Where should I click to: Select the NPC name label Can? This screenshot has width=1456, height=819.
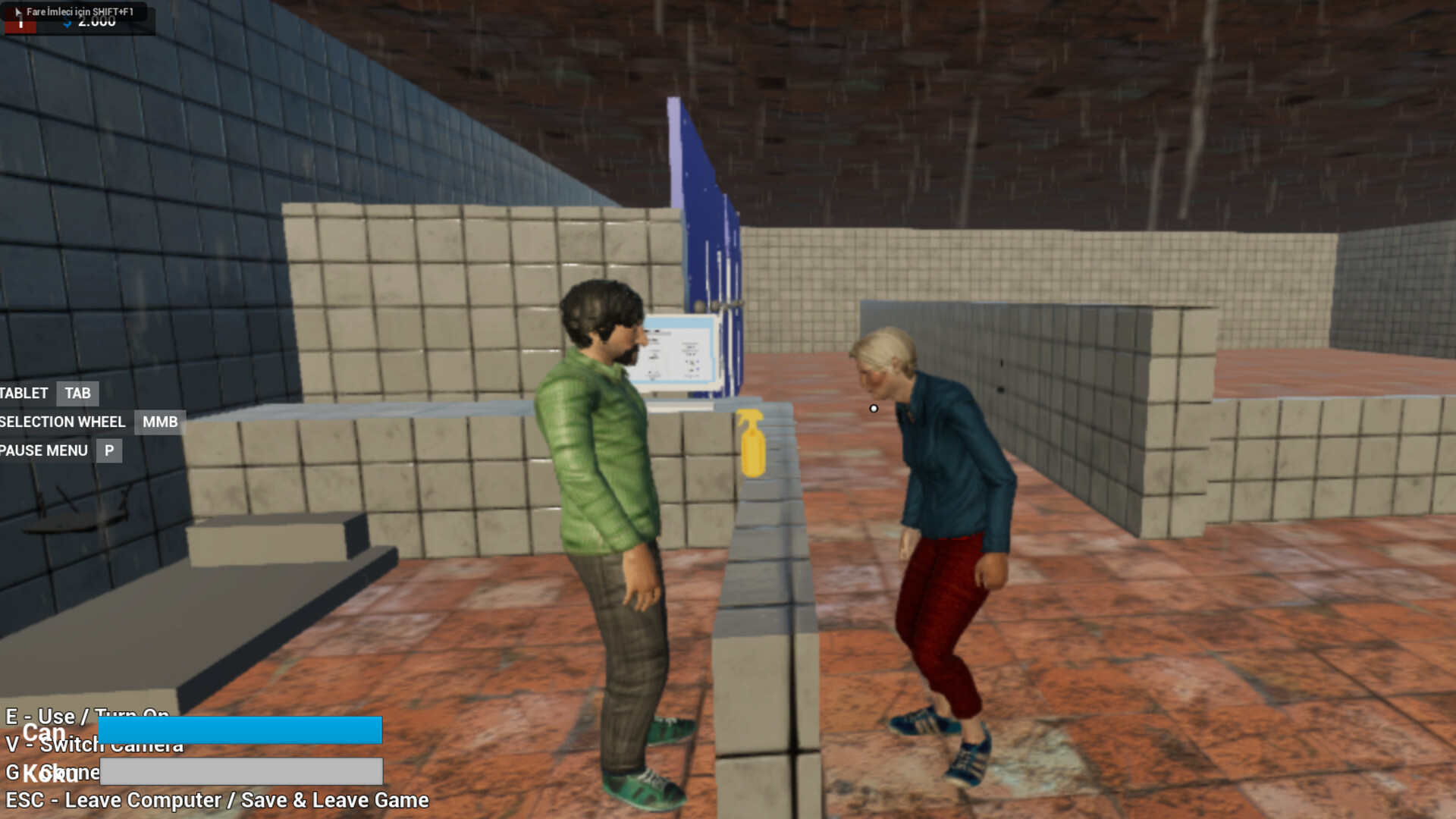(x=42, y=732)
